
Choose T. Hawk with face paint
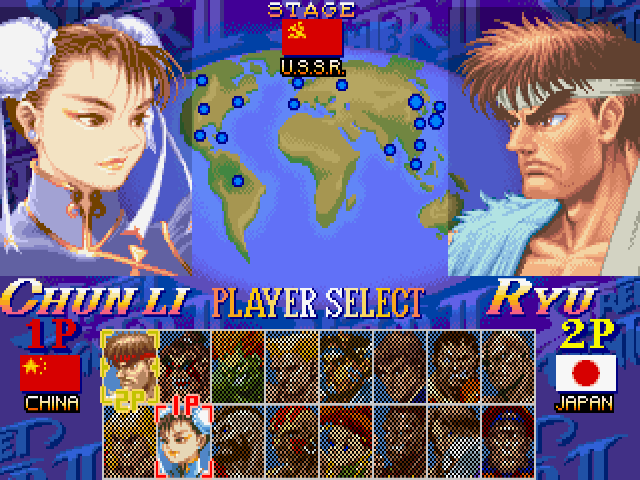pos(345,363)
